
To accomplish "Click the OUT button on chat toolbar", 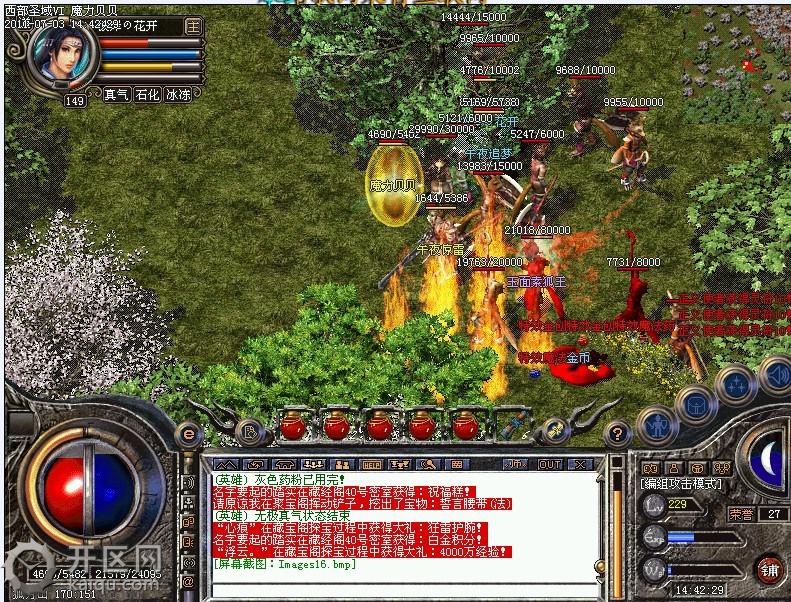I will click(549, 464).
